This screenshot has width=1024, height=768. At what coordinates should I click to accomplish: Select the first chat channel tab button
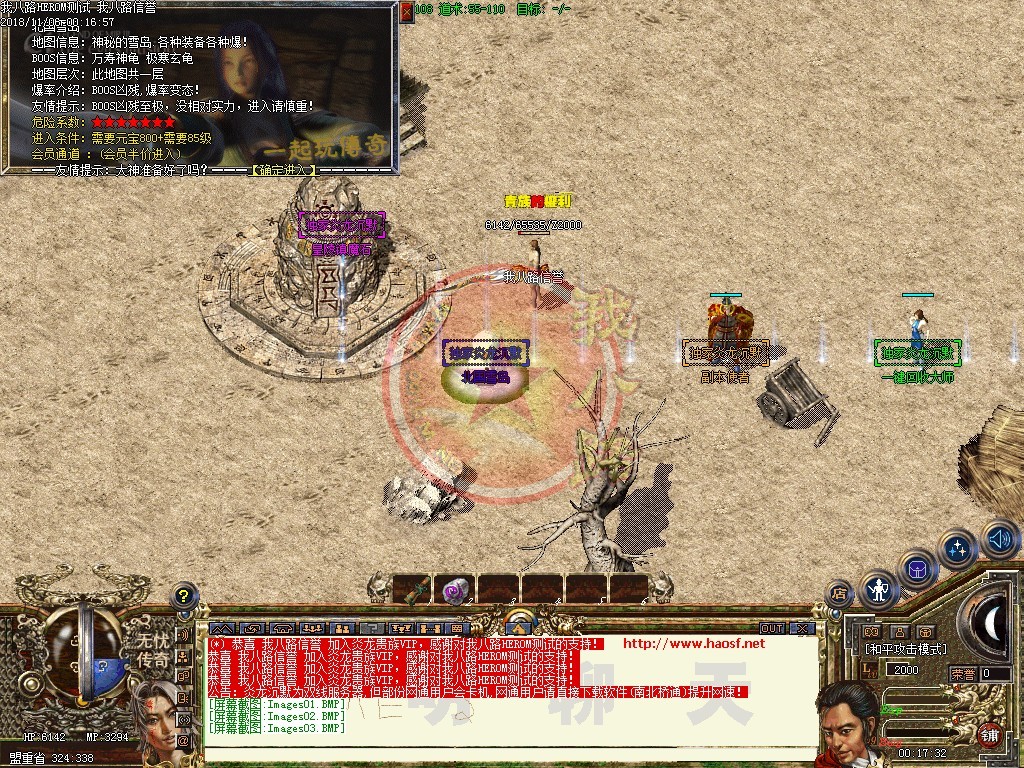pos(221,628)
